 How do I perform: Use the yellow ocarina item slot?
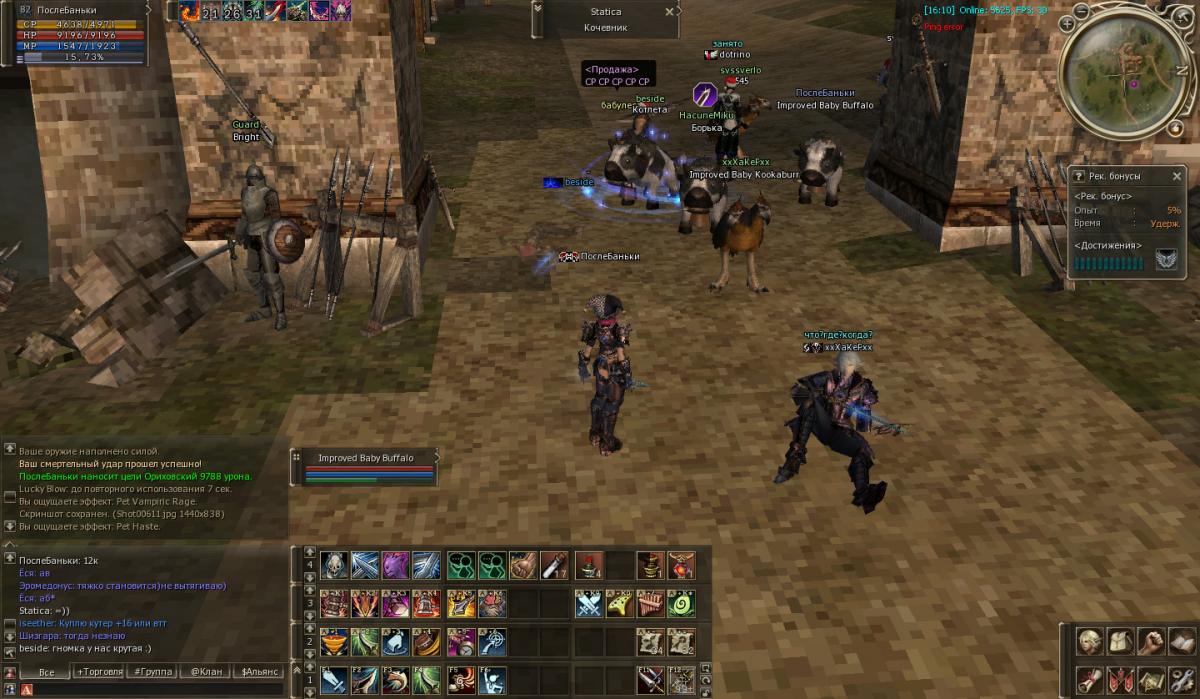620,604
